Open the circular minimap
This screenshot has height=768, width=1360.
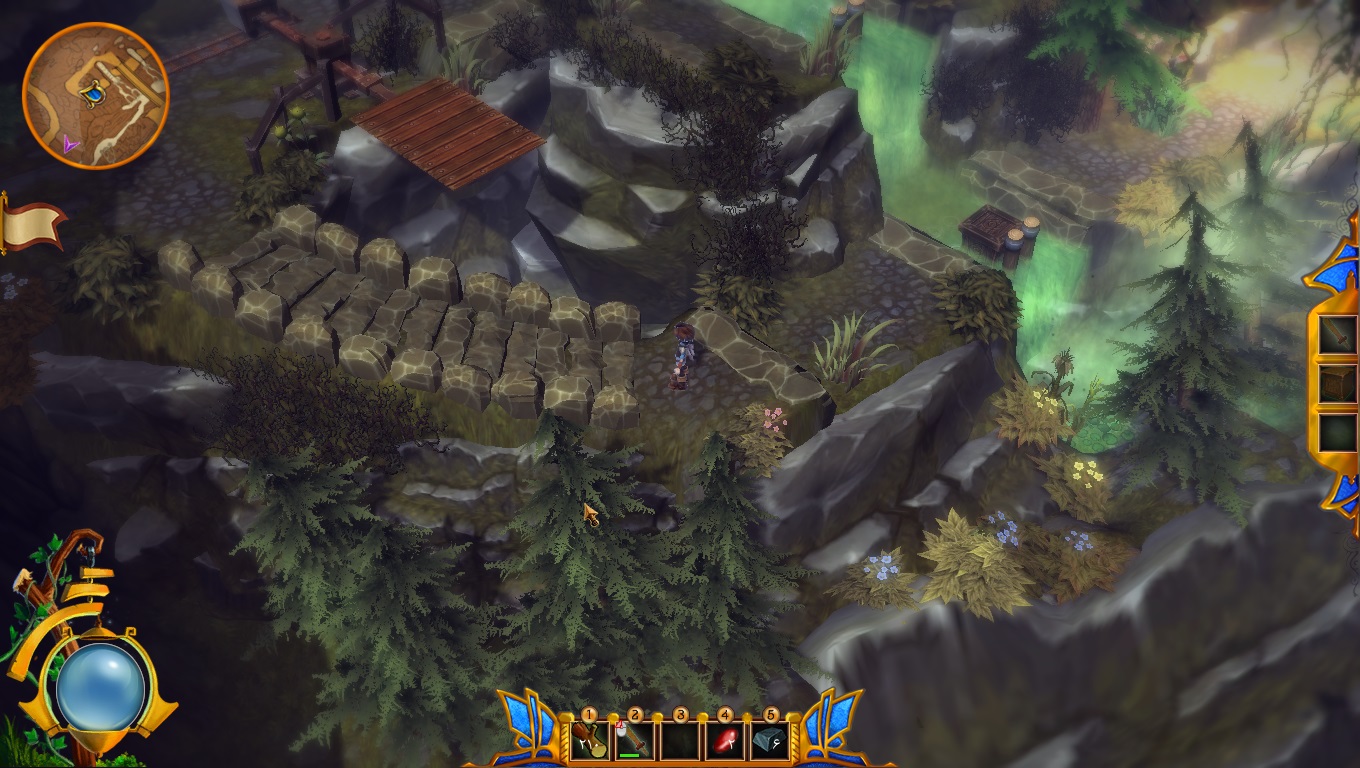95,96
